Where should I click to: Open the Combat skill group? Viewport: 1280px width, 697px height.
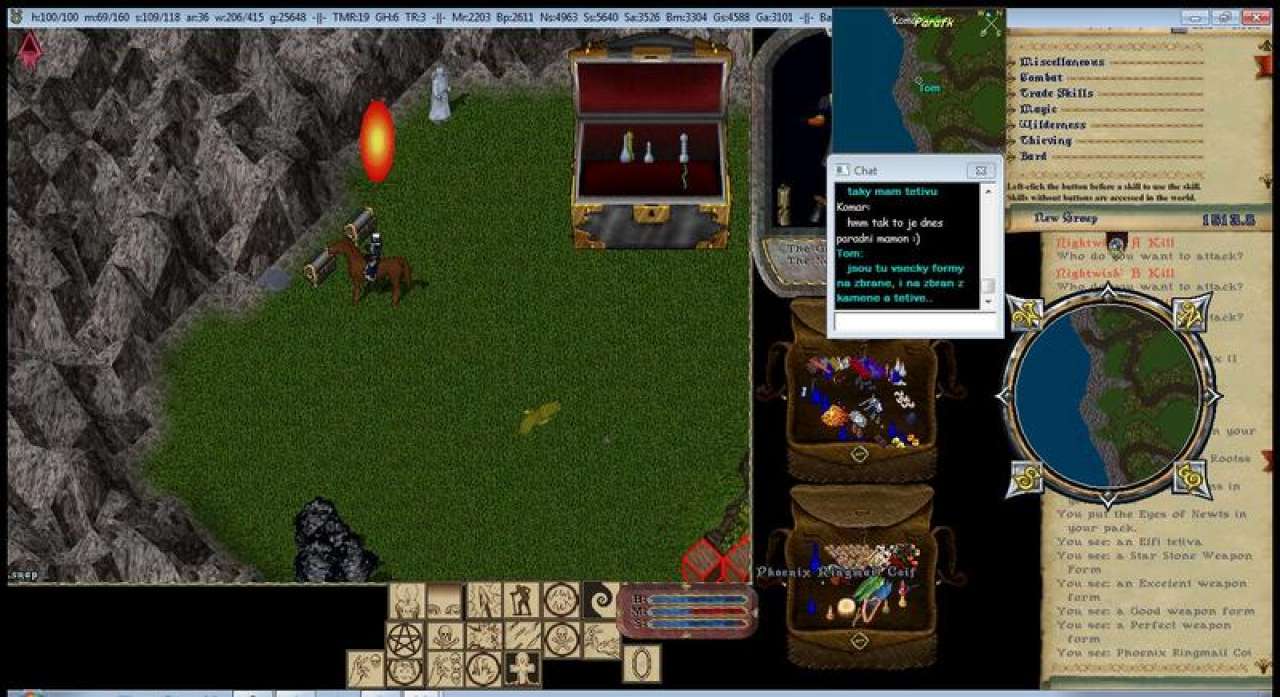pos(1041,77)
